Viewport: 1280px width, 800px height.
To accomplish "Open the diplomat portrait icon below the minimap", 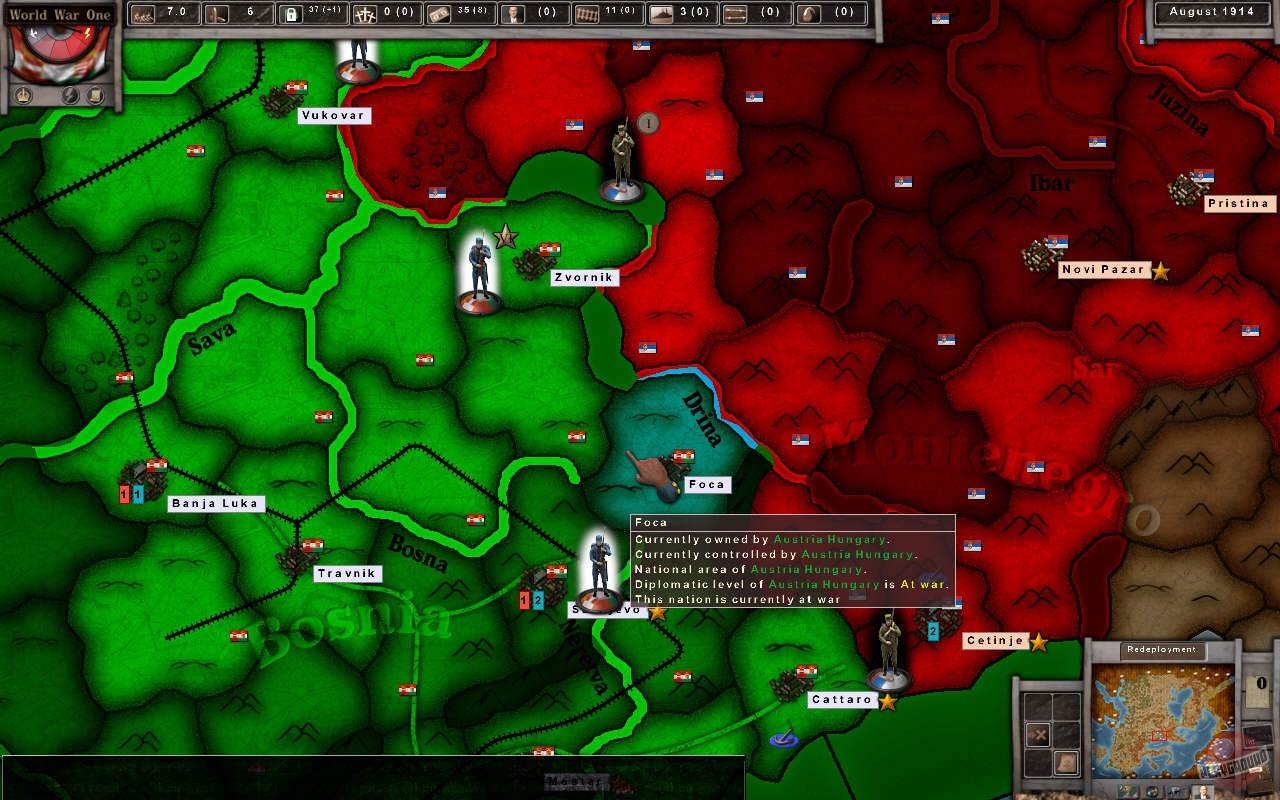I will tap(1201, 791).
